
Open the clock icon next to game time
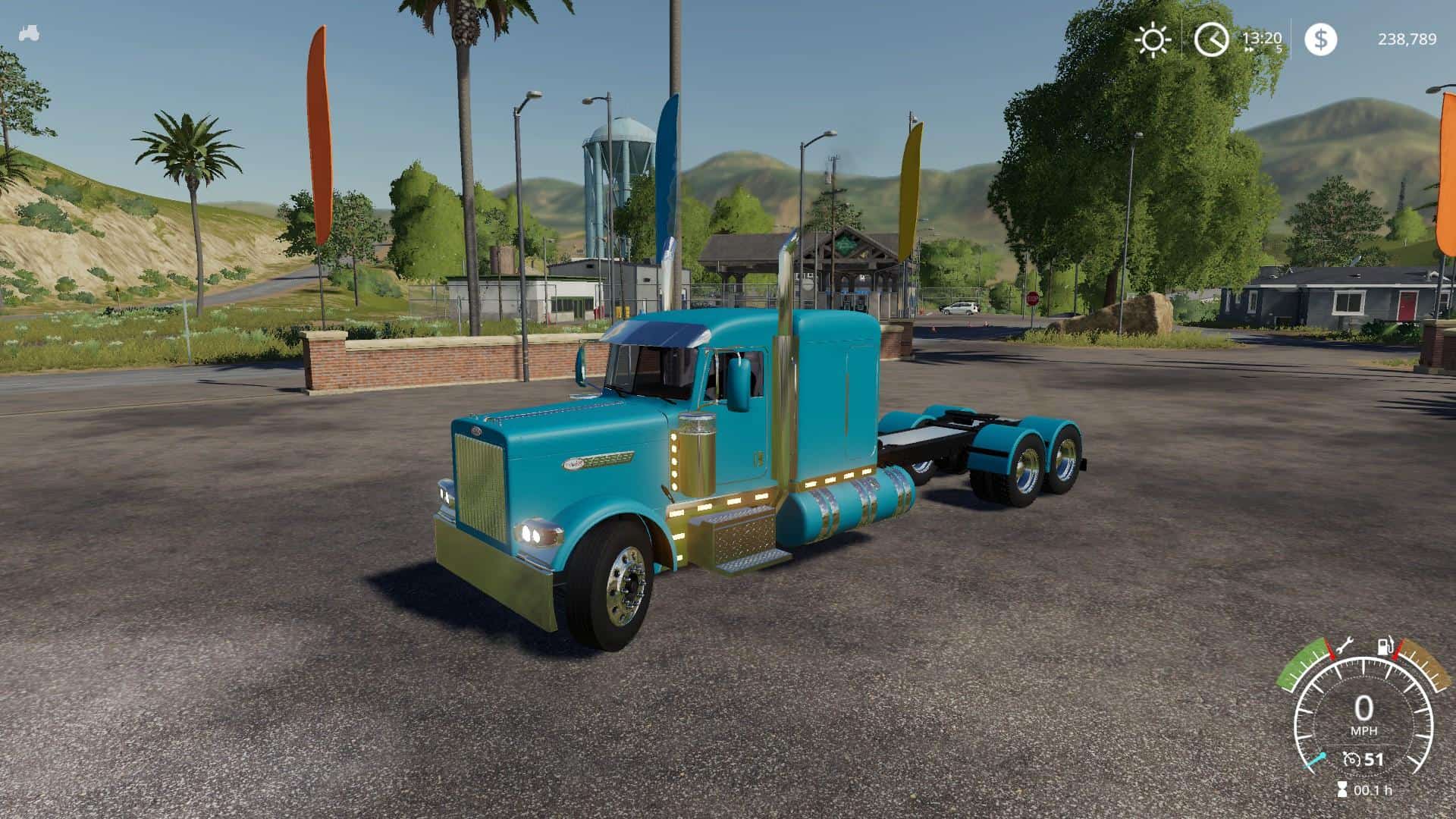1212,38
